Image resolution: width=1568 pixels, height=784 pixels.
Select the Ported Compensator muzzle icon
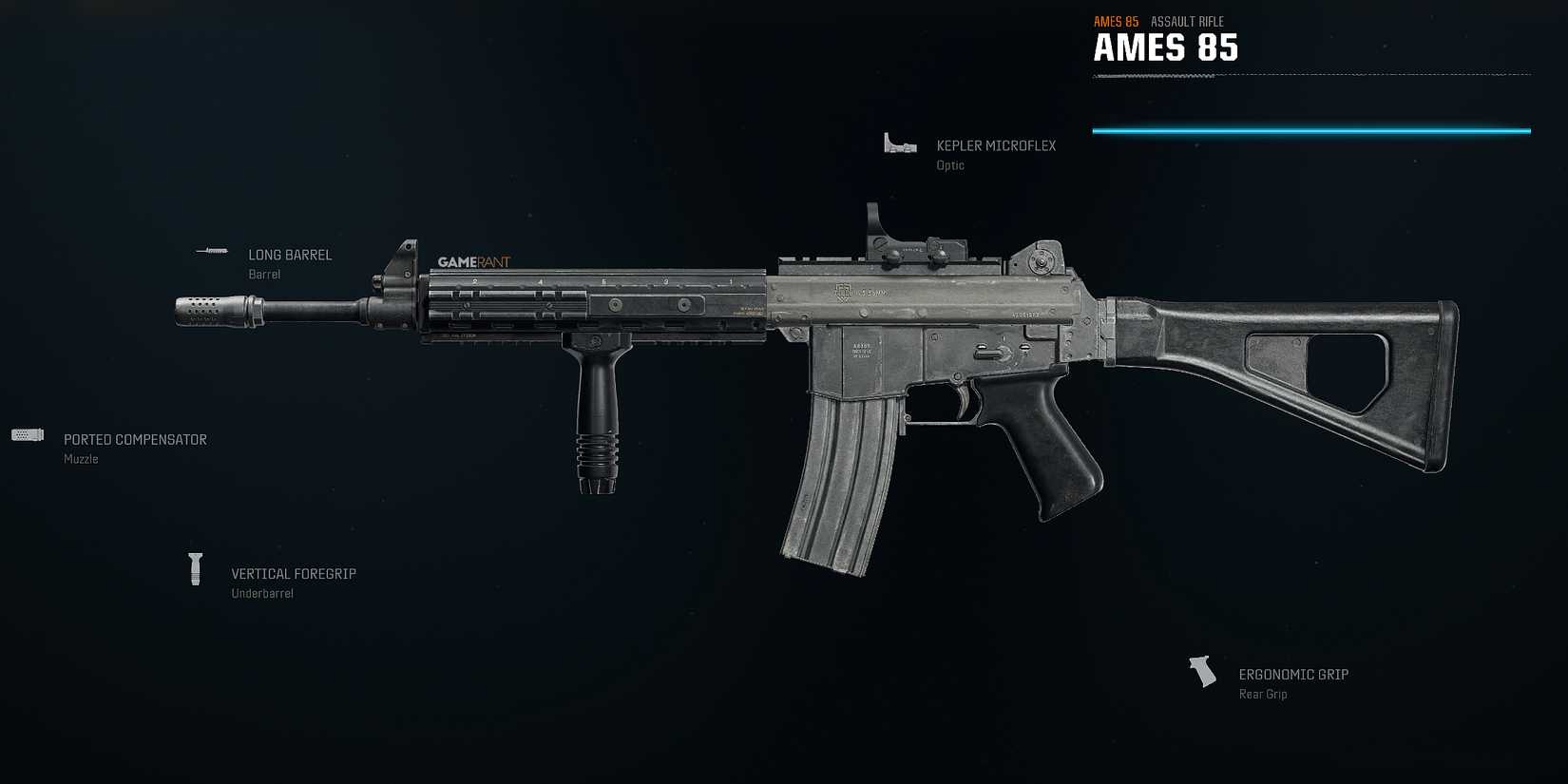pyautogui.click(x=27, y=434)
